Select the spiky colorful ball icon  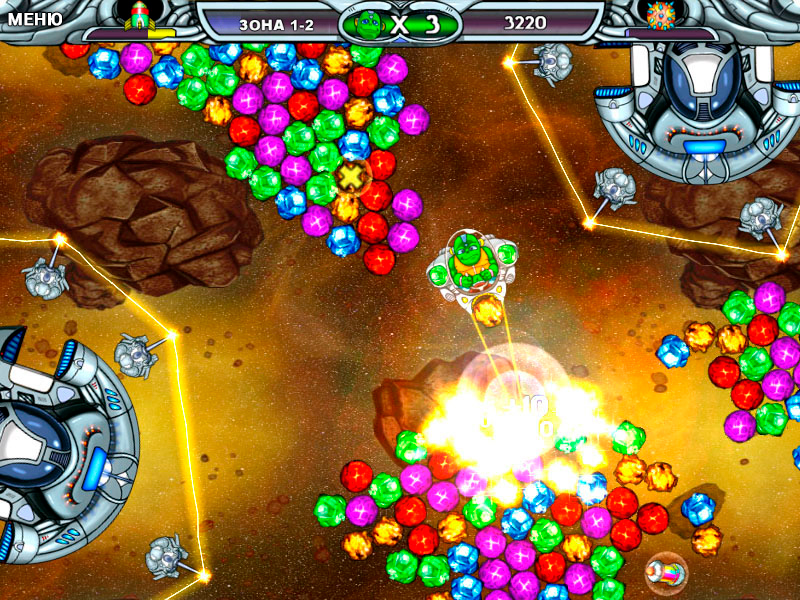click(x=660, y=15)
